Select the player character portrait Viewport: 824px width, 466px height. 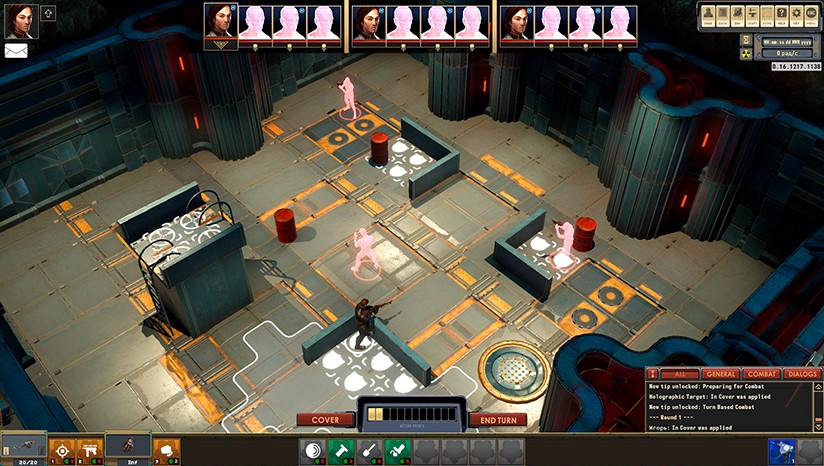(x=21, y=20)
